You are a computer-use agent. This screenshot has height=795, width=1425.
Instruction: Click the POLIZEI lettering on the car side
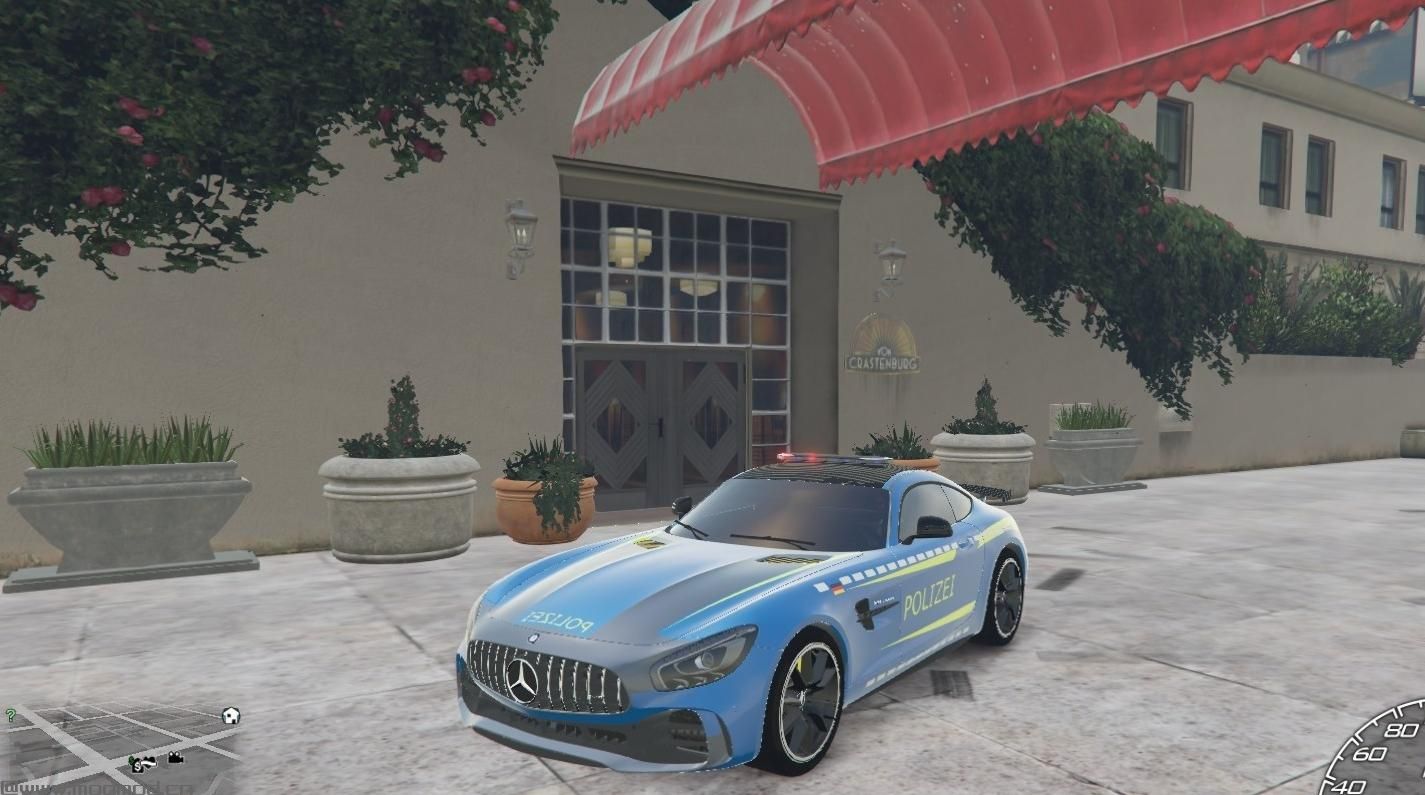click(x=929, y=598)
